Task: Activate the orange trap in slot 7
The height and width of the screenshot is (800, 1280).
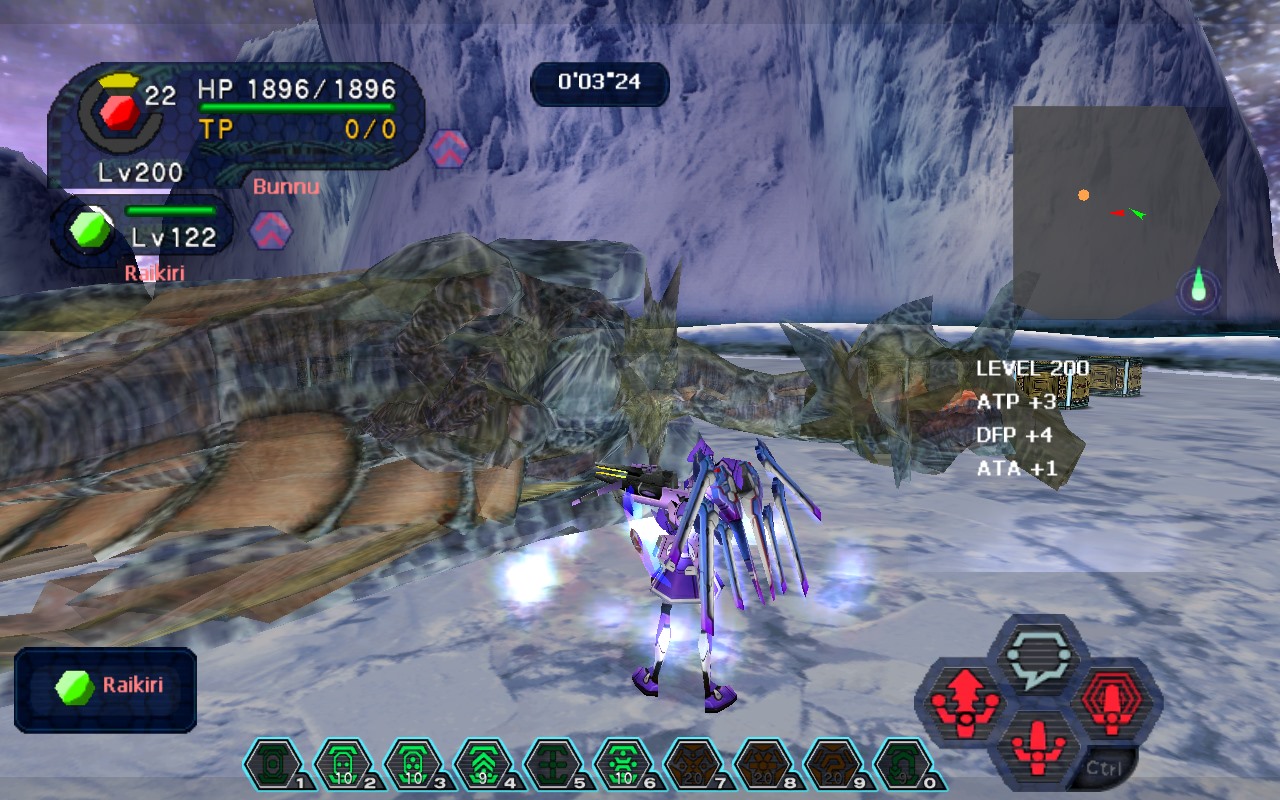Action: [x=692, y=766]
